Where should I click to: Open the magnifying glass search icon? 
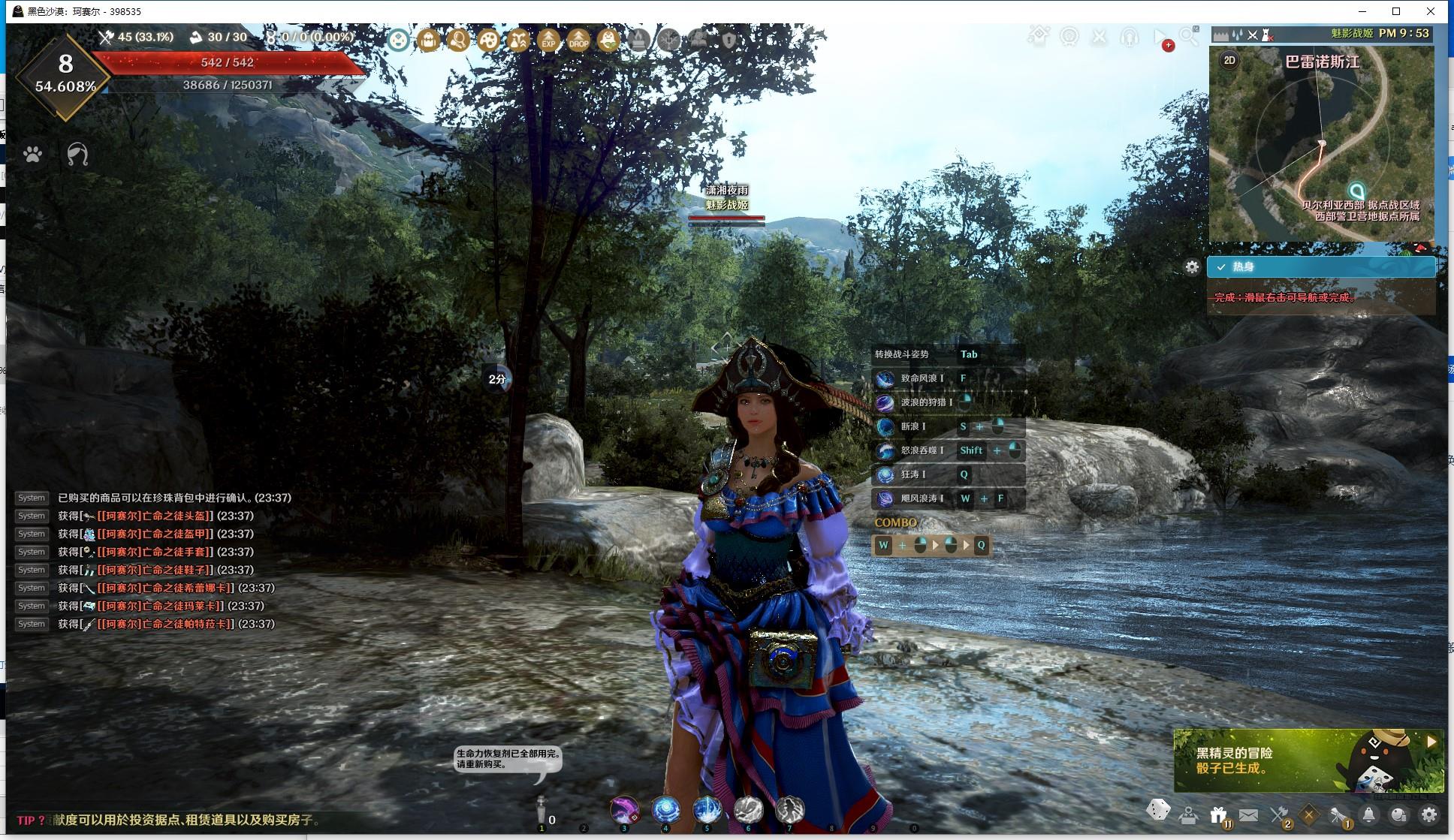(x=1189, y=36)
